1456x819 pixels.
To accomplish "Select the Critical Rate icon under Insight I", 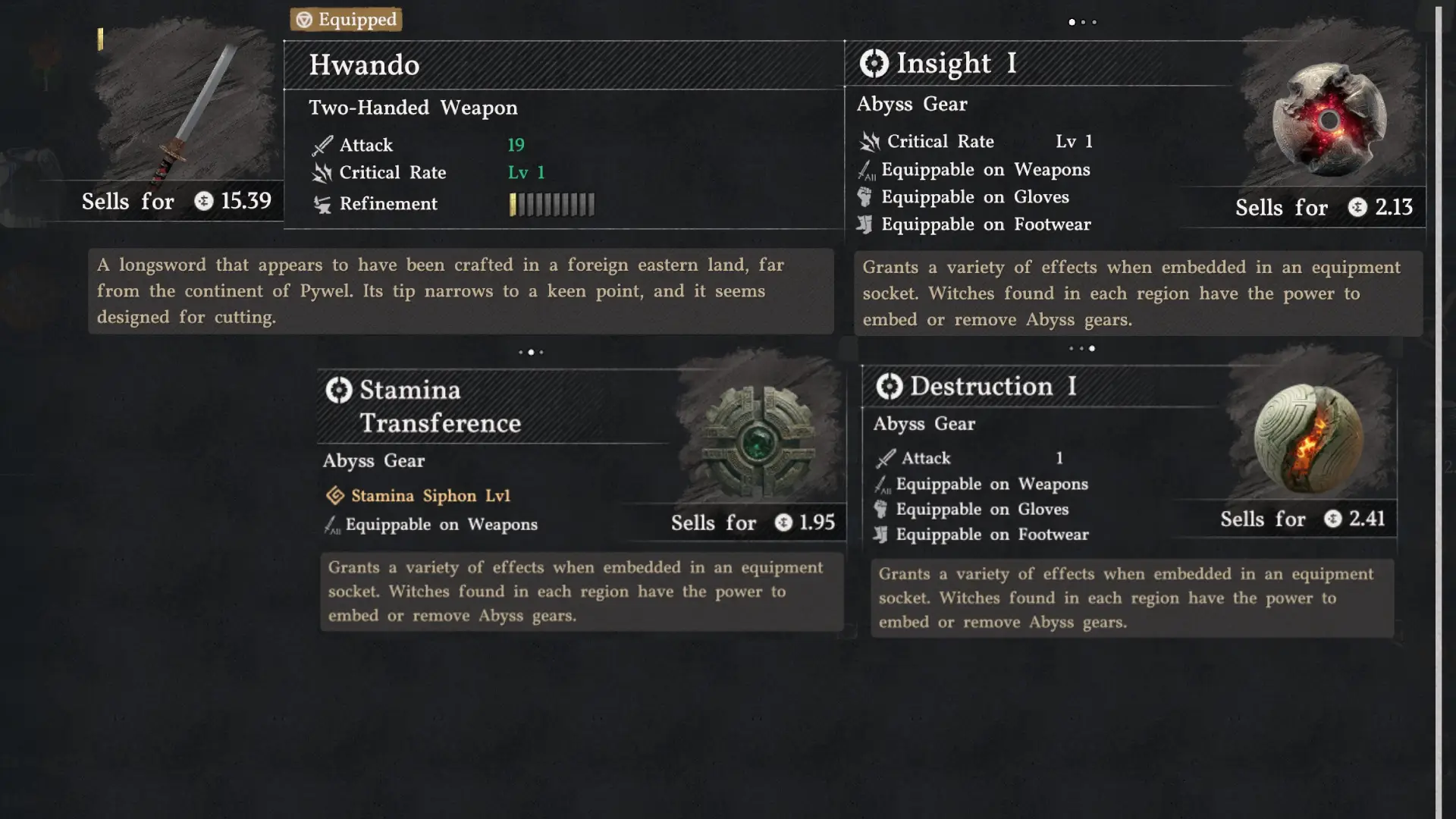I will pos(868,141).
